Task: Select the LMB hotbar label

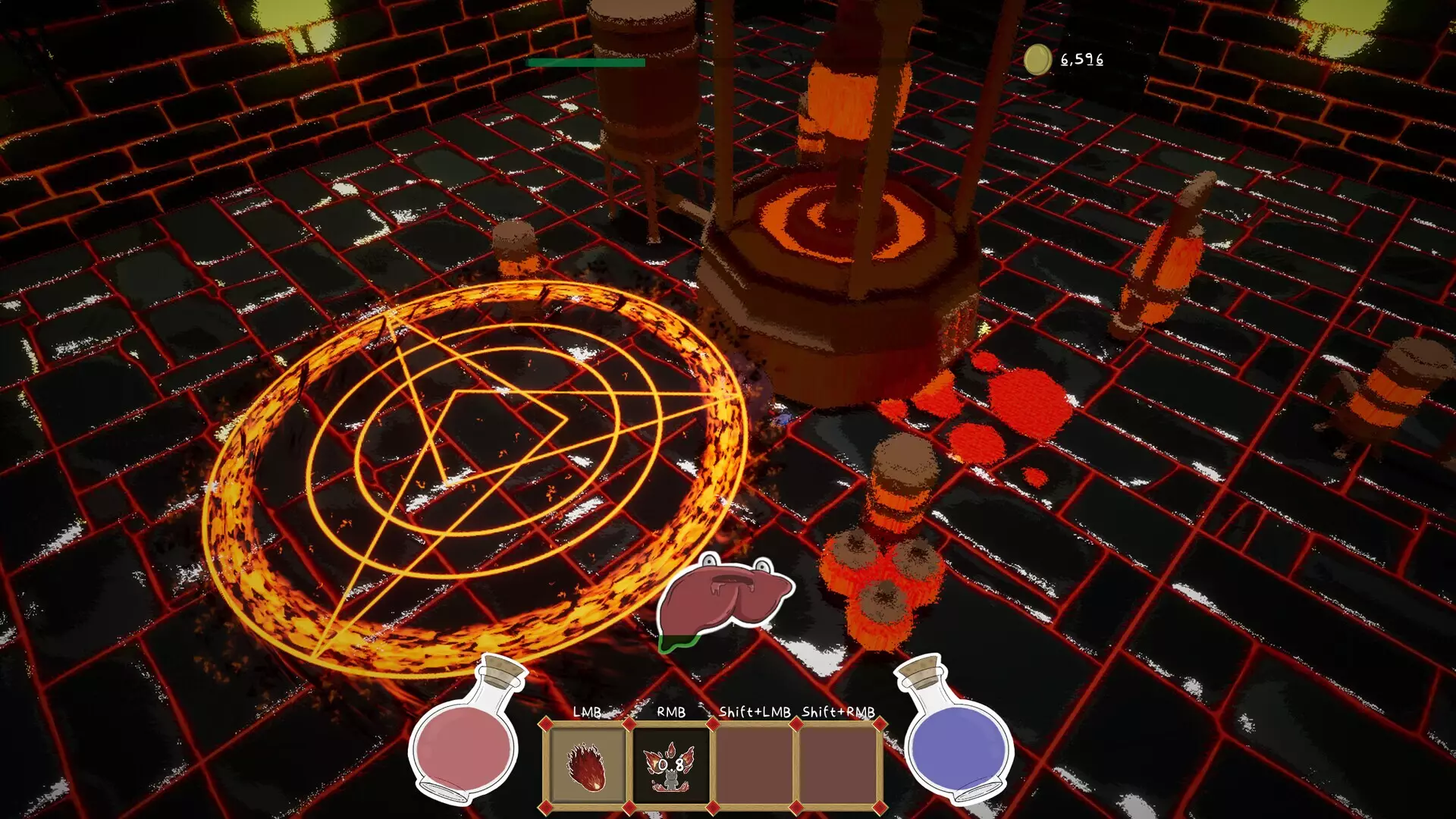Action: click(588, 713)
